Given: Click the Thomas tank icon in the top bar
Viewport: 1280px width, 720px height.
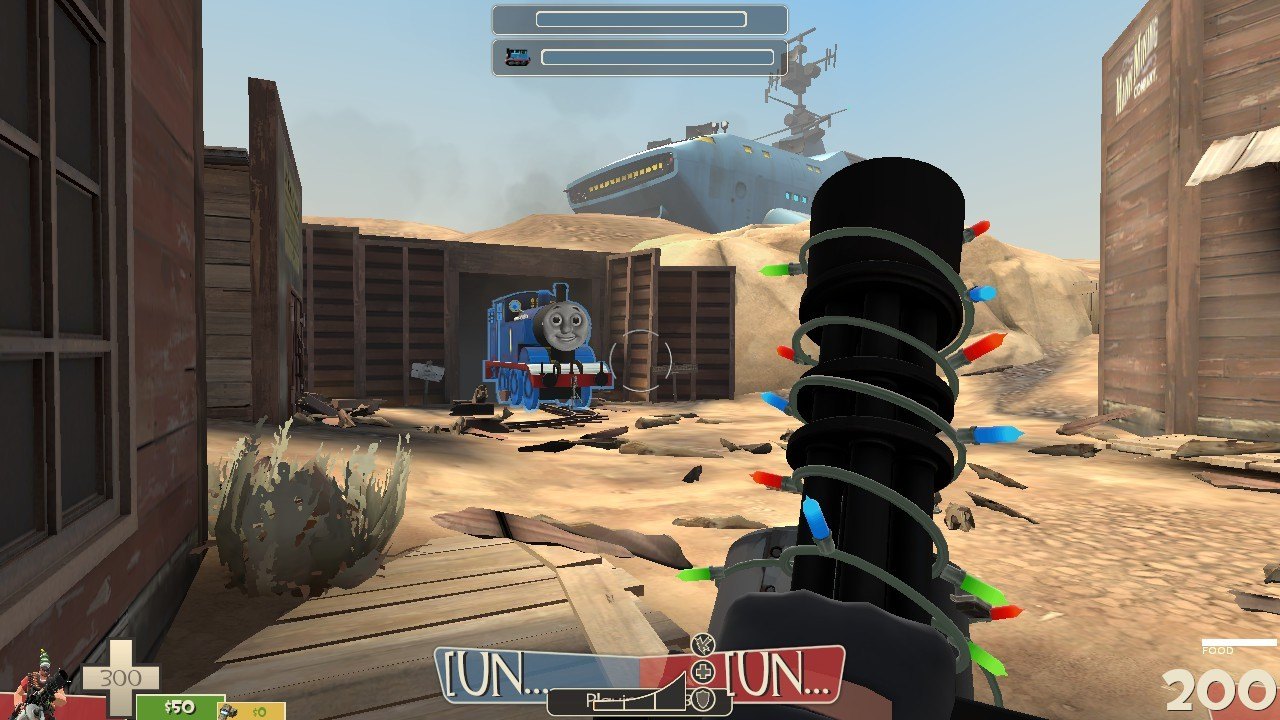Looking at the screenshot, I should point(517,57).
